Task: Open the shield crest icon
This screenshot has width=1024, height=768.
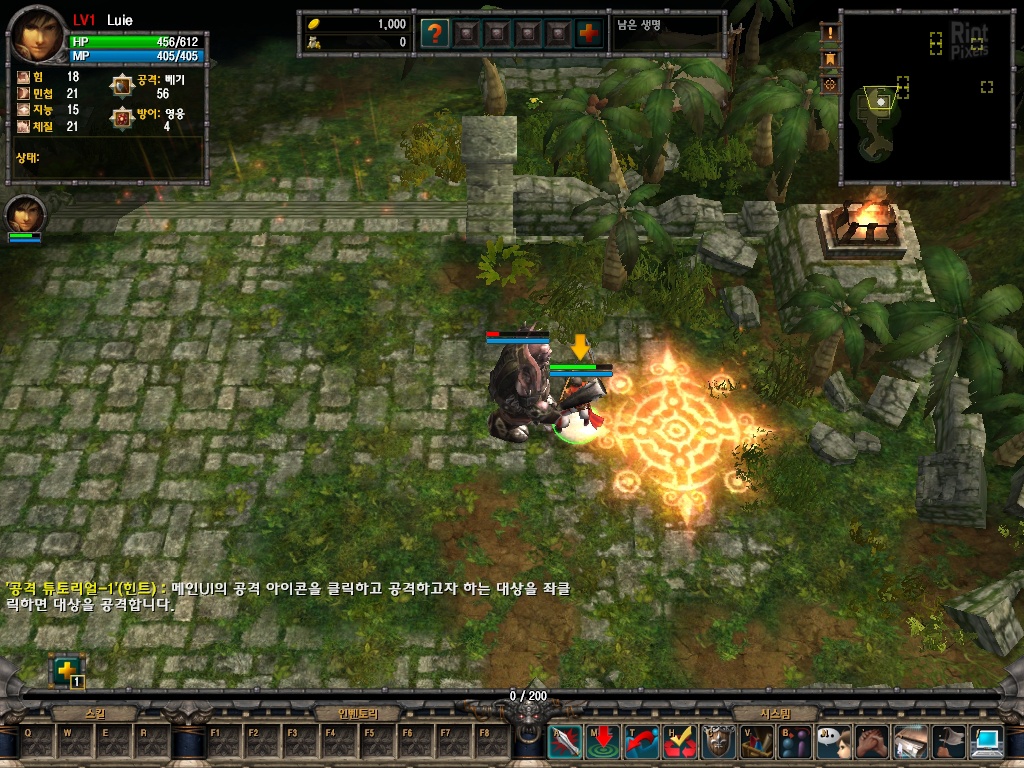Action: click(718, 742)
